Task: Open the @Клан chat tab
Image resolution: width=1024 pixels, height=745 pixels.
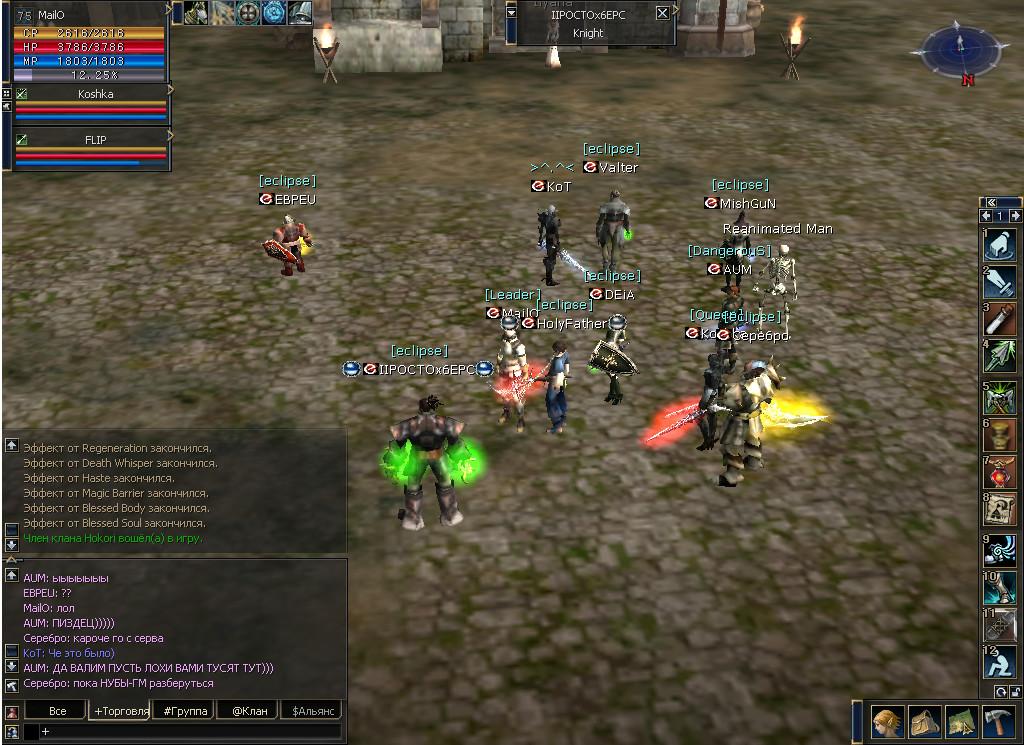Action: [x=249, y=711]
